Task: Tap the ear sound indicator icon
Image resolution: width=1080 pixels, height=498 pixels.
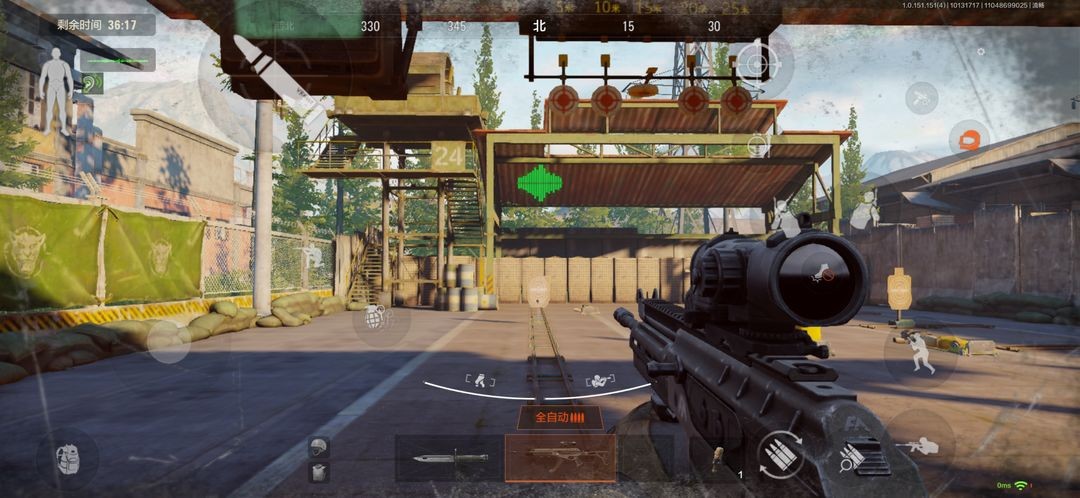Action: click(x=92, y=84)
